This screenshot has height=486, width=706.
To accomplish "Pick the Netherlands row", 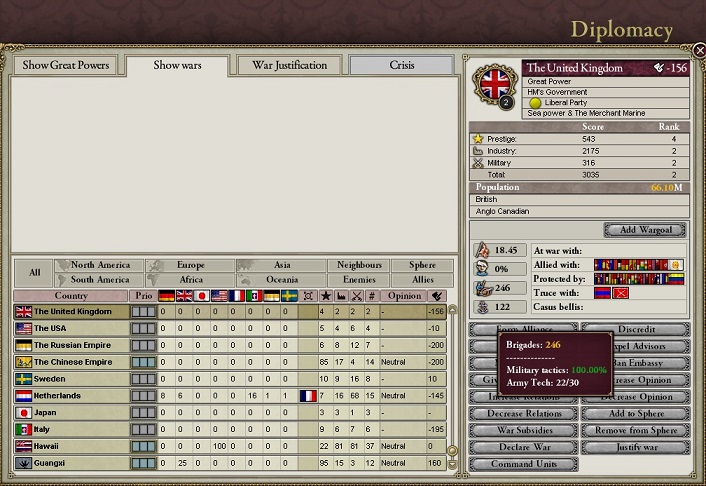I will 70,396.
